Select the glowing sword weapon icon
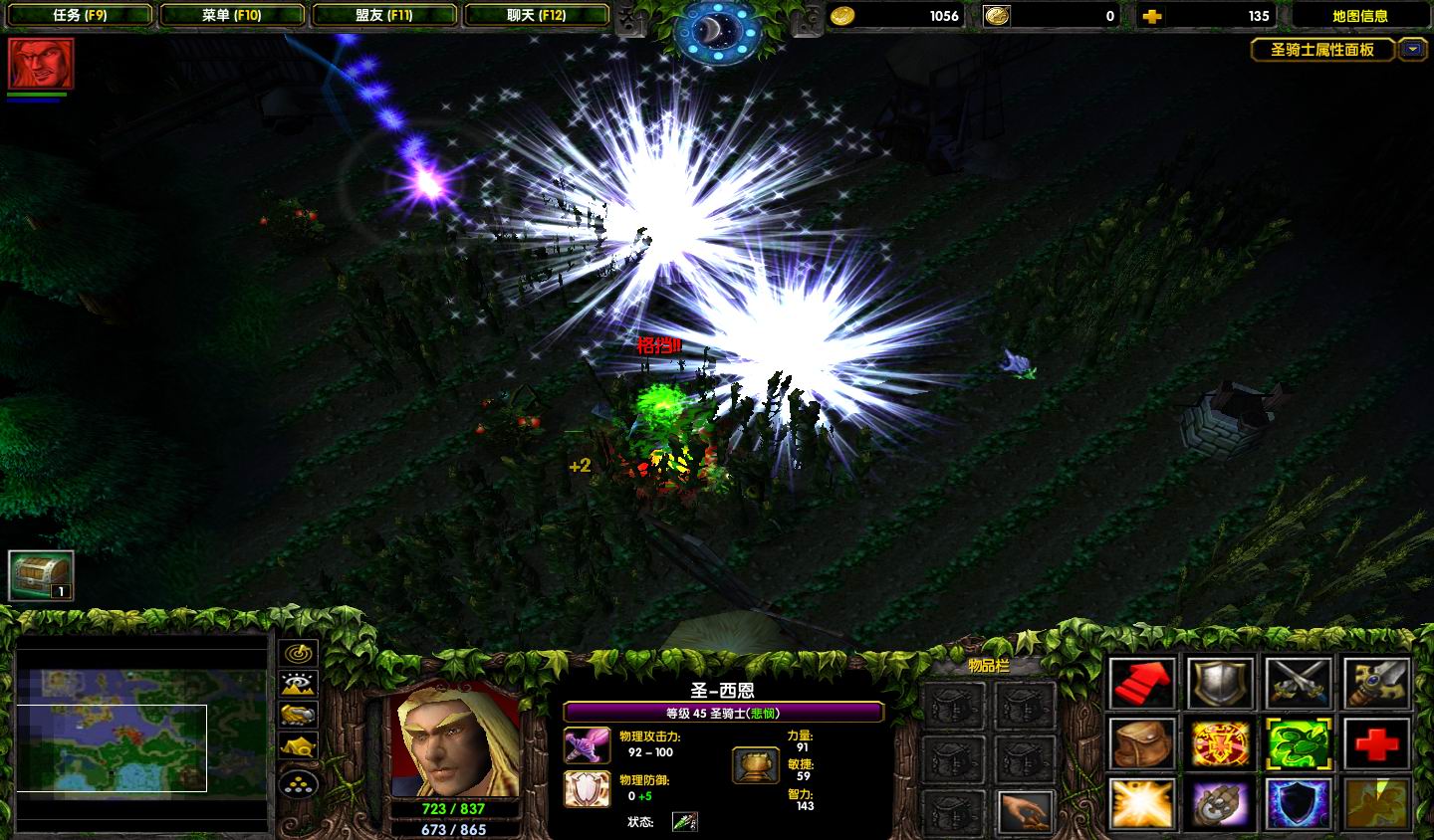The image size is (1434, 840). click(x=1375, y=685)
